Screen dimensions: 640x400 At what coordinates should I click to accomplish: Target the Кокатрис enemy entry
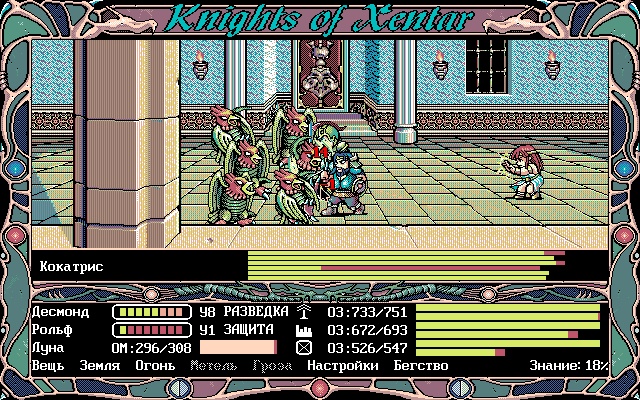pyautogui.click(x=72, y=267)
